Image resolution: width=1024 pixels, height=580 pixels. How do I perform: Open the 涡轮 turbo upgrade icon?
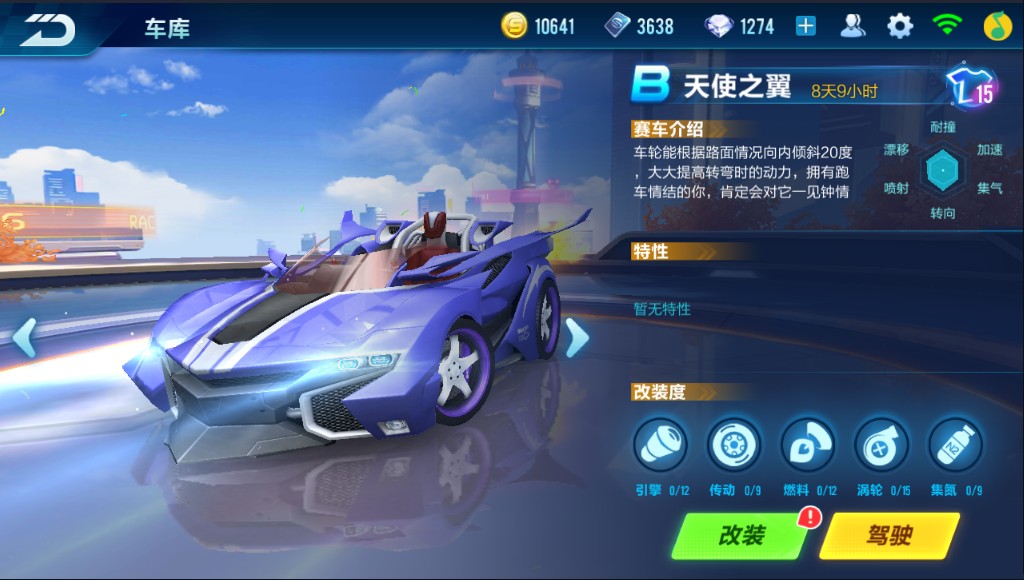click(x=881, y=445)
